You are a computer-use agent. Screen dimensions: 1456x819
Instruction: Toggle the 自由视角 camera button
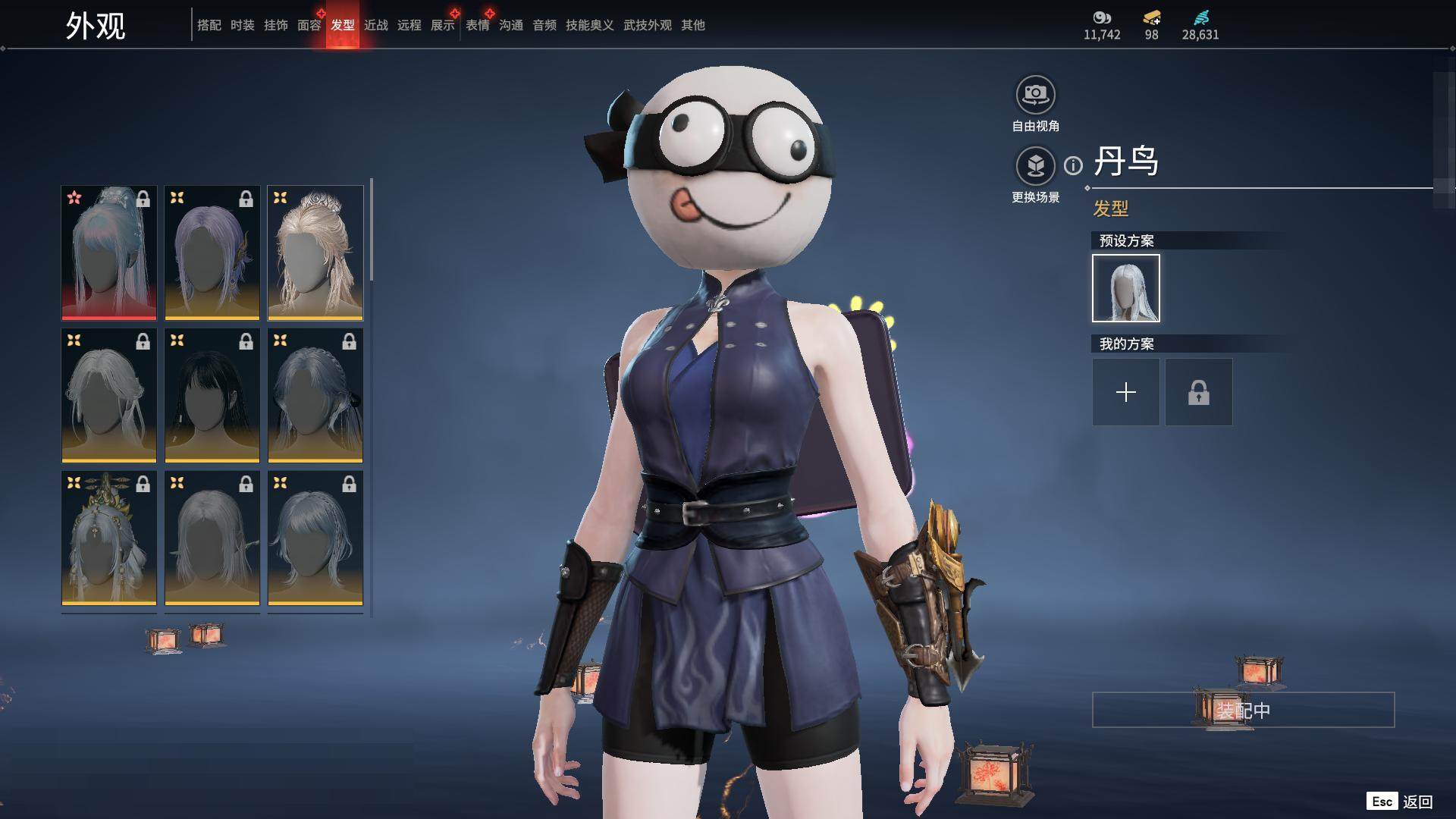1035,95
